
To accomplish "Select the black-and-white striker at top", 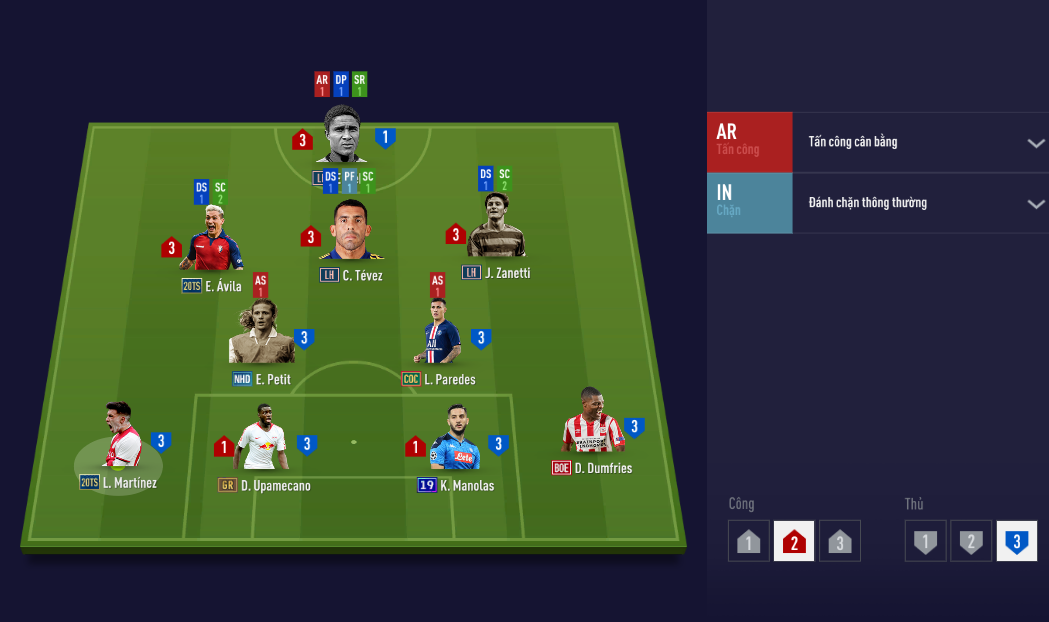I will [341, 134].
